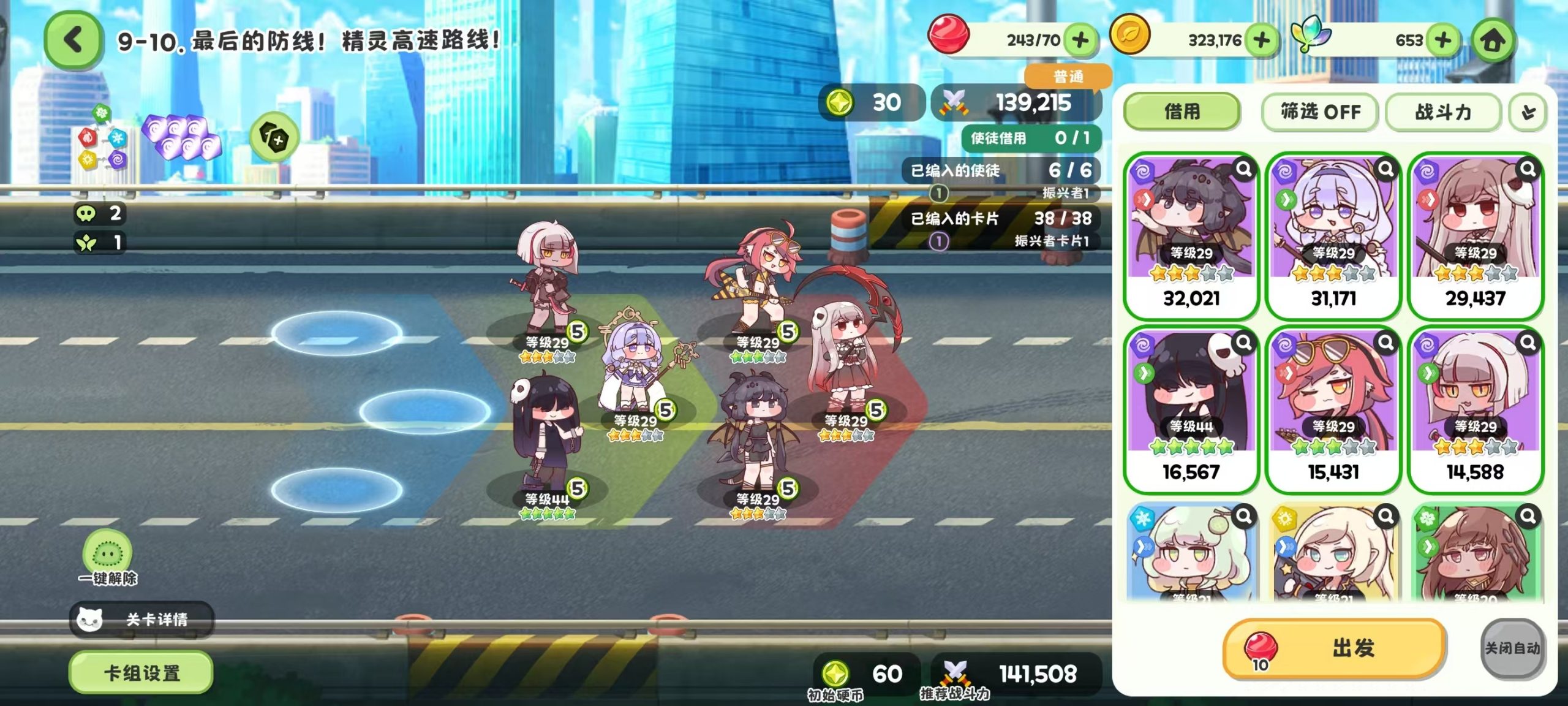This screenshot has width=1568, height=706.
Task: Toggle the 关闭自动 auto button
Action: 1512,648
